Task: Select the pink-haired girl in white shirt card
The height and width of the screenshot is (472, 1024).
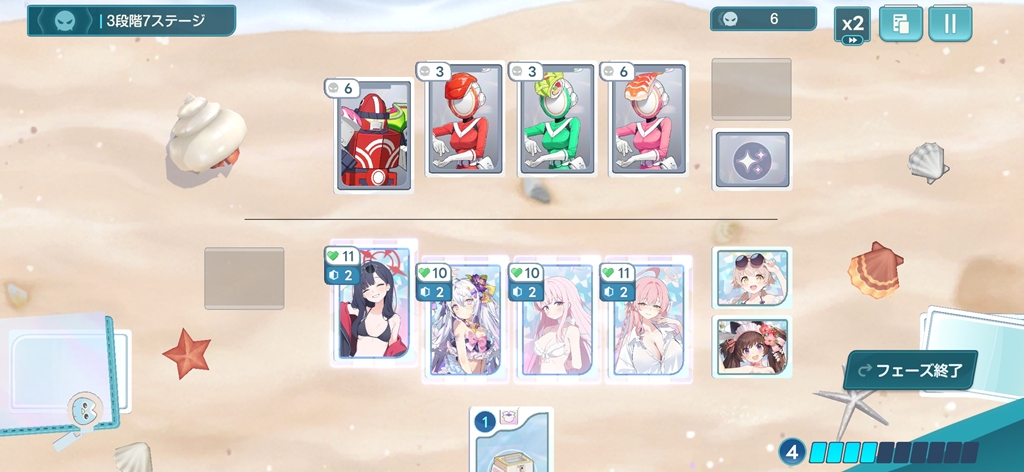Action: (x=648, y=320)
